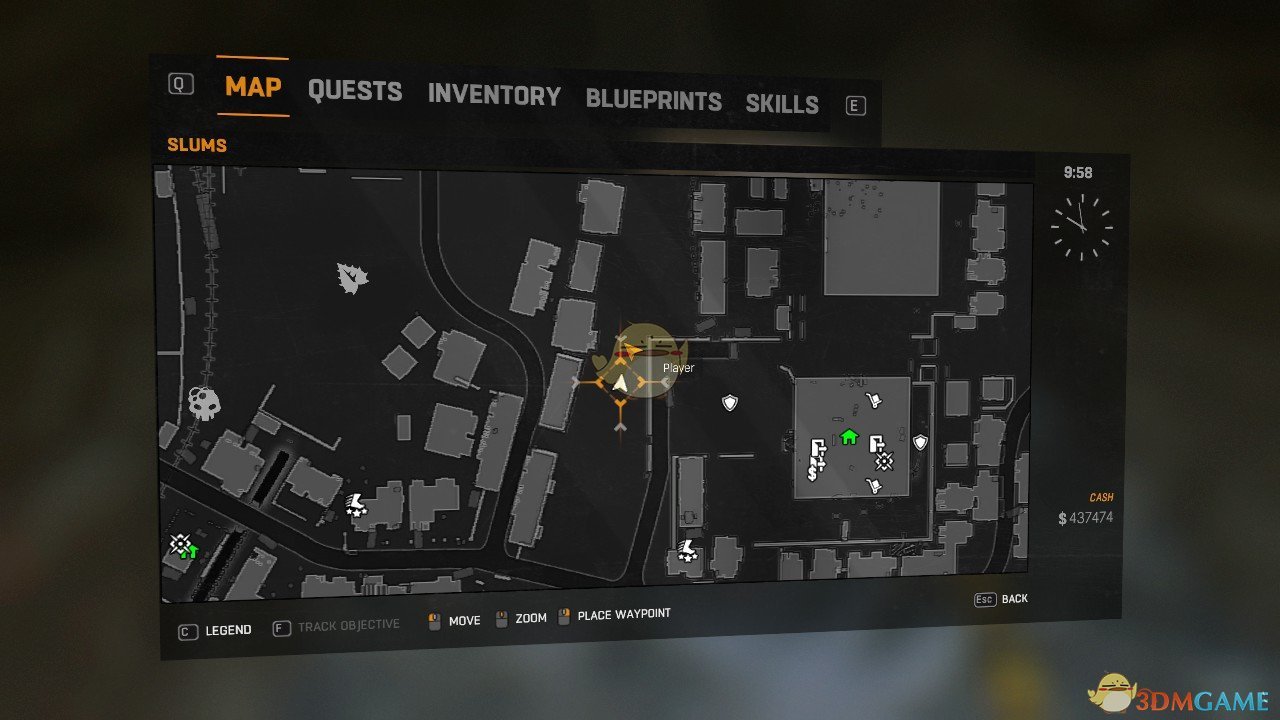Choose the green safe house marker
1280x720 pixels.
tap(849, 436)
